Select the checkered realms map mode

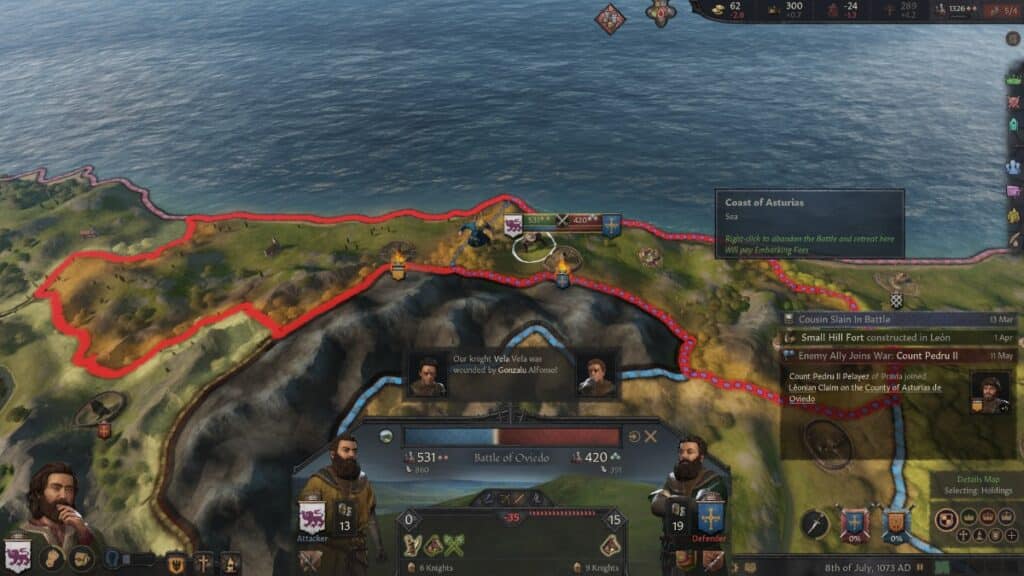click(945, 518)
